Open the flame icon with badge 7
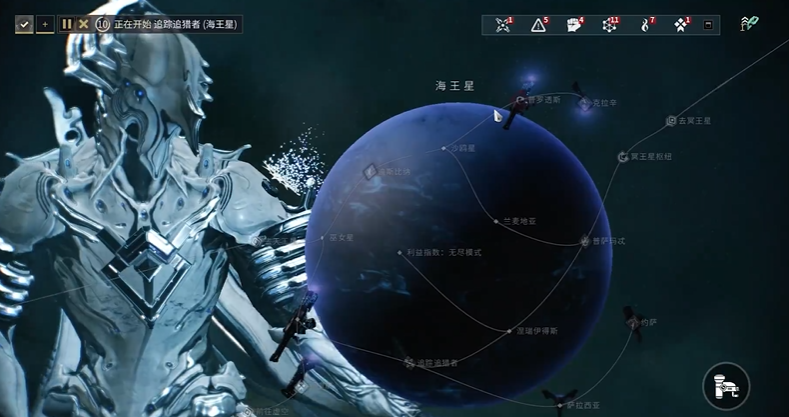 tap(645, 25)
